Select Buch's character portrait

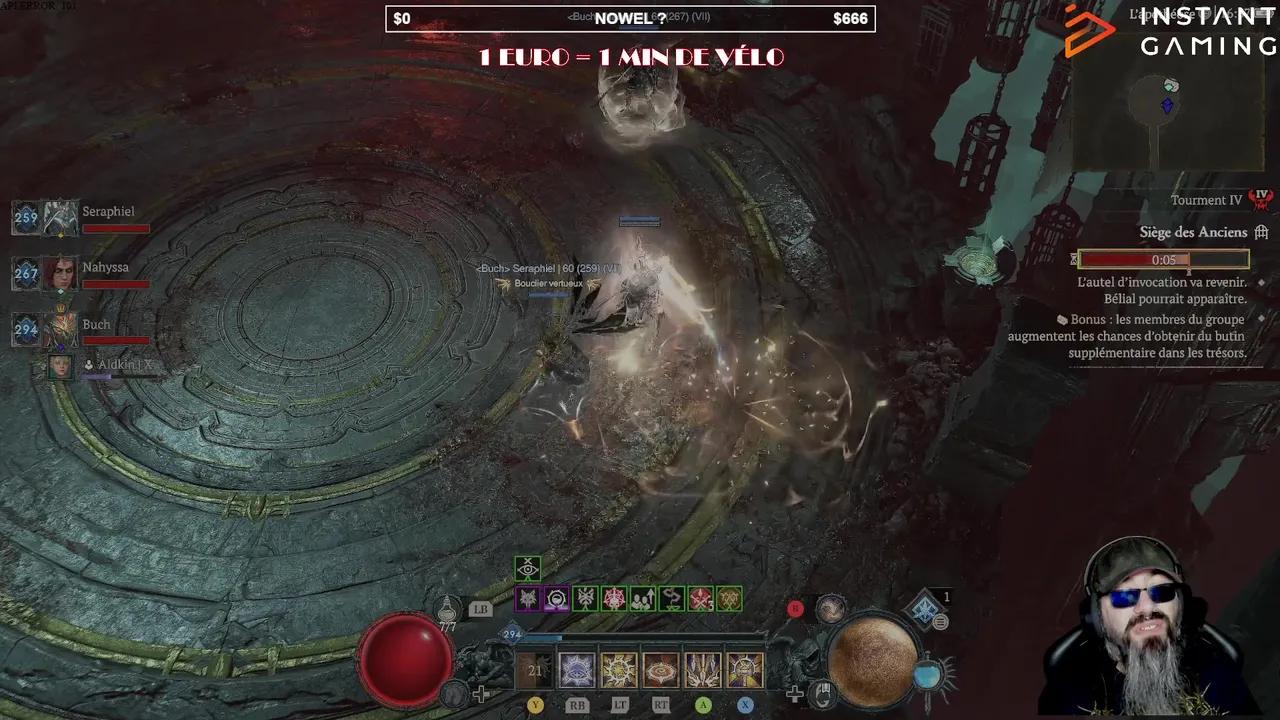pyautogui.click(x=58, y=330)
